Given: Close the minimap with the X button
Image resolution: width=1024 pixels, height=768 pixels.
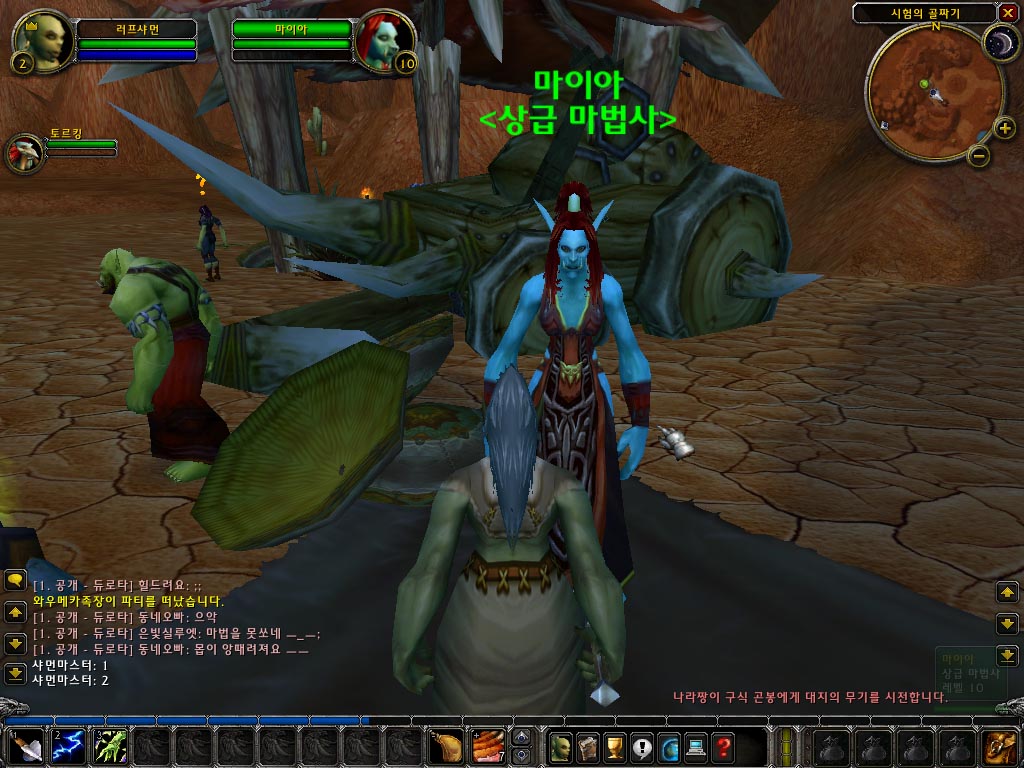Looking at the screenshot, I should coord(1006,13).
